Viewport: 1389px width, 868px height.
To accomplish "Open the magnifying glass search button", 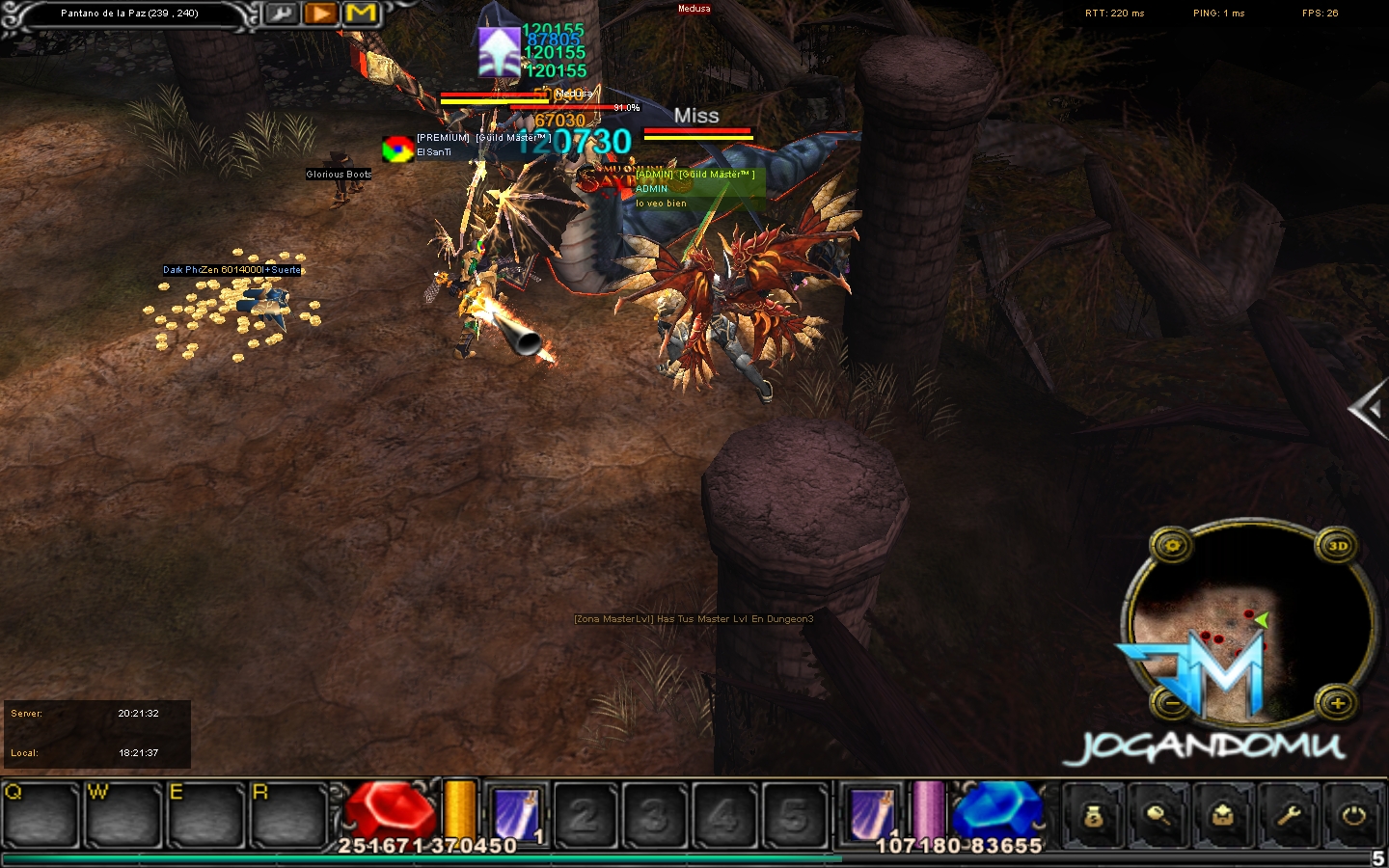I will pos(1158,816).
